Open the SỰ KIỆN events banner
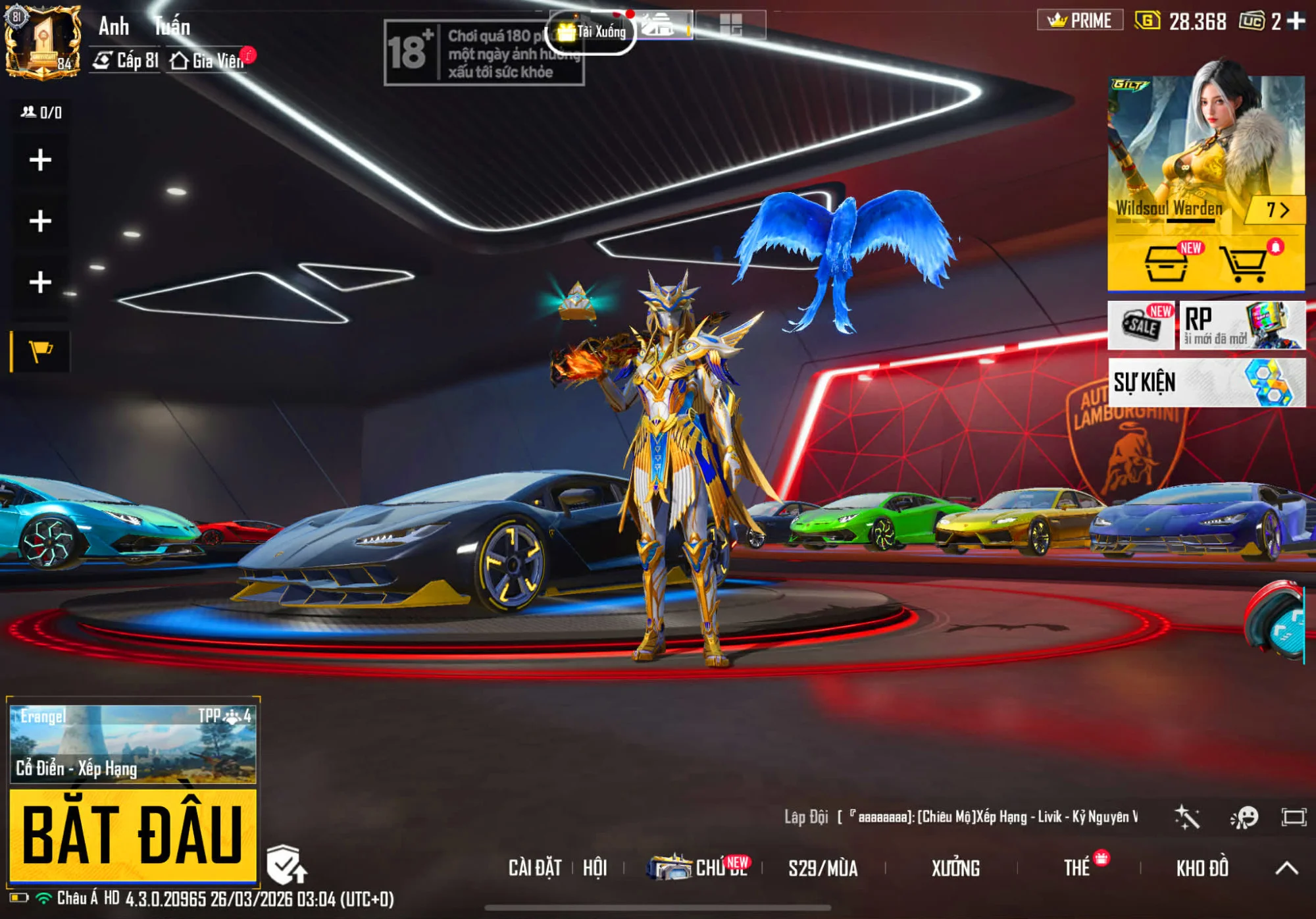1316x919 pixels. point(1206,382)
